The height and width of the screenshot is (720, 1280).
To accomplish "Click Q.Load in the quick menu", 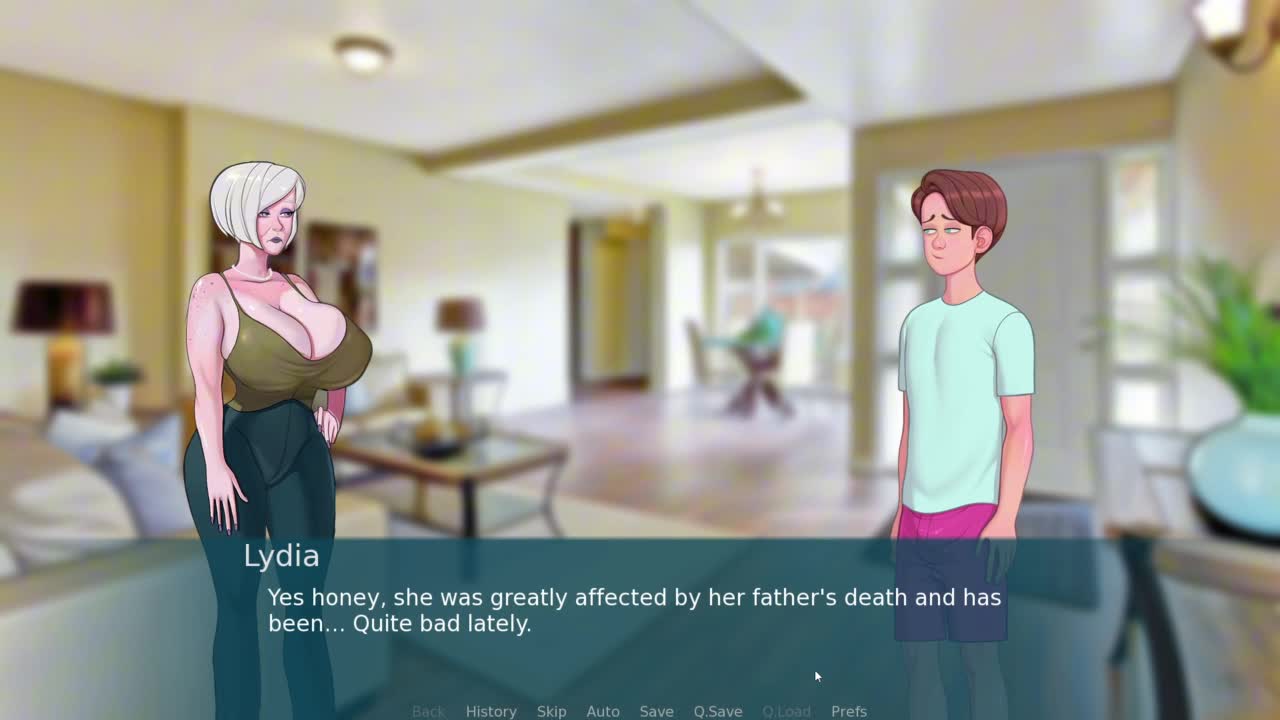I will 786,711.
